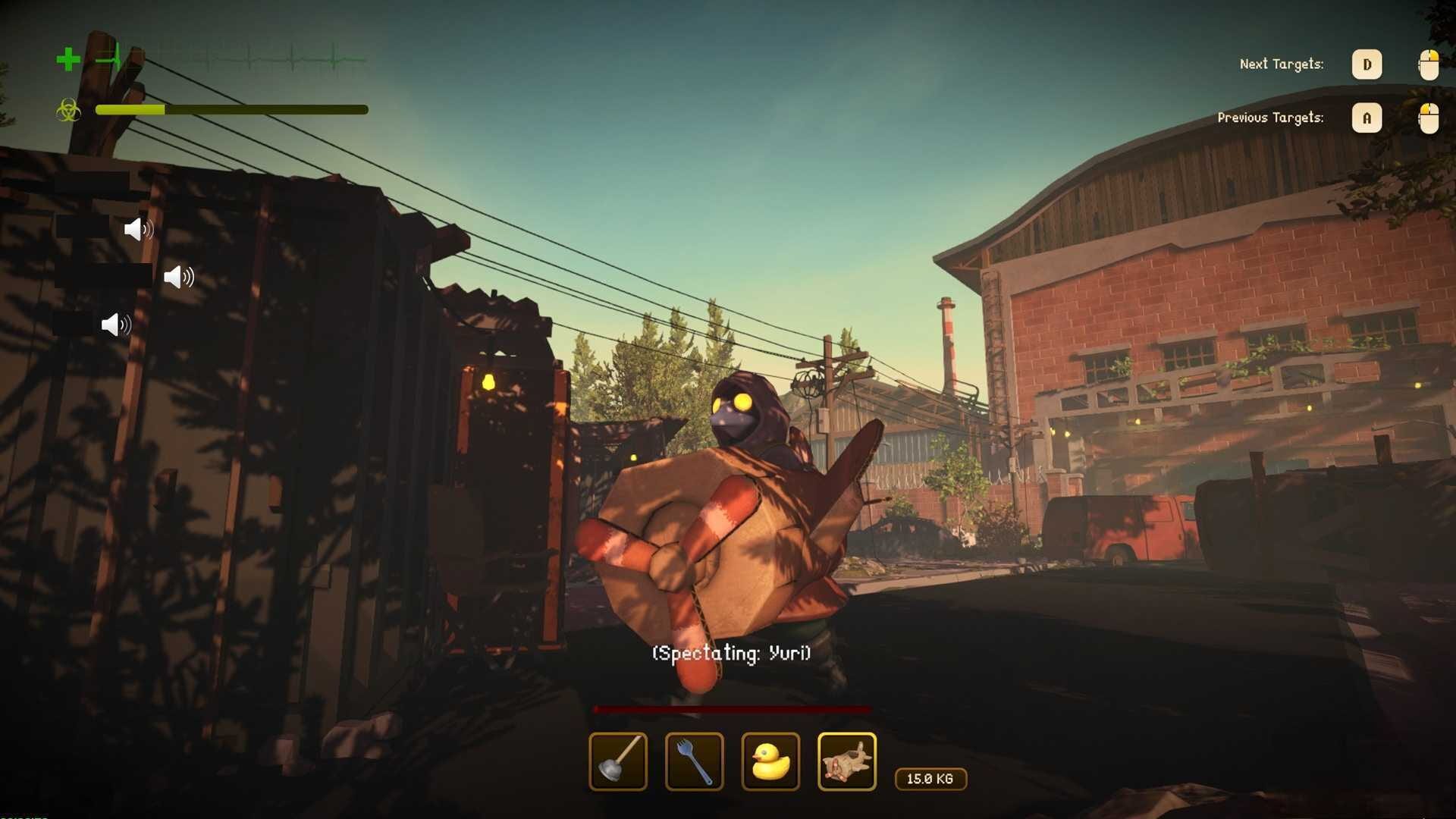Click the green health plus icon
Screen dimensions: 1456x819
pyautogui.click(x=67, y=60)
